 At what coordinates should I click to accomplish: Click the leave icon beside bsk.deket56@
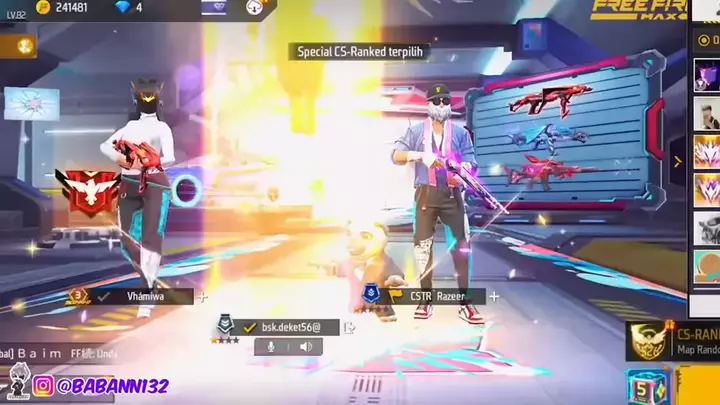349,326
